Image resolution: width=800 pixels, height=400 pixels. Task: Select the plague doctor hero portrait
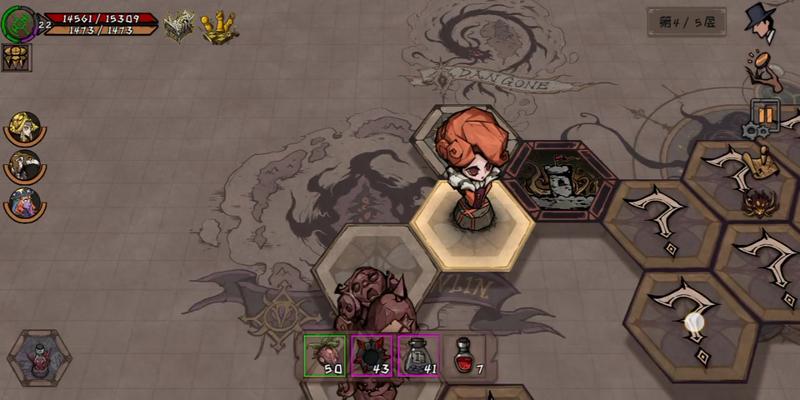click(x=23, y=164)
